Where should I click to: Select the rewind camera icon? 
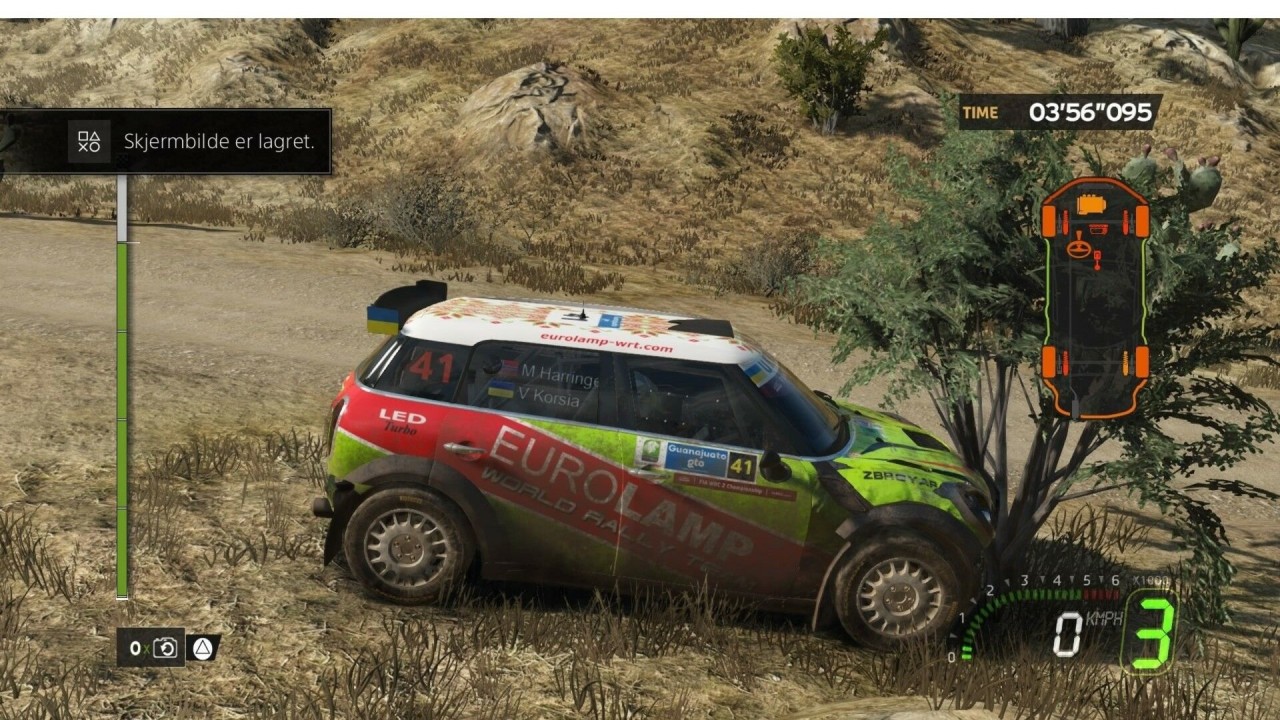pos(165,648)
